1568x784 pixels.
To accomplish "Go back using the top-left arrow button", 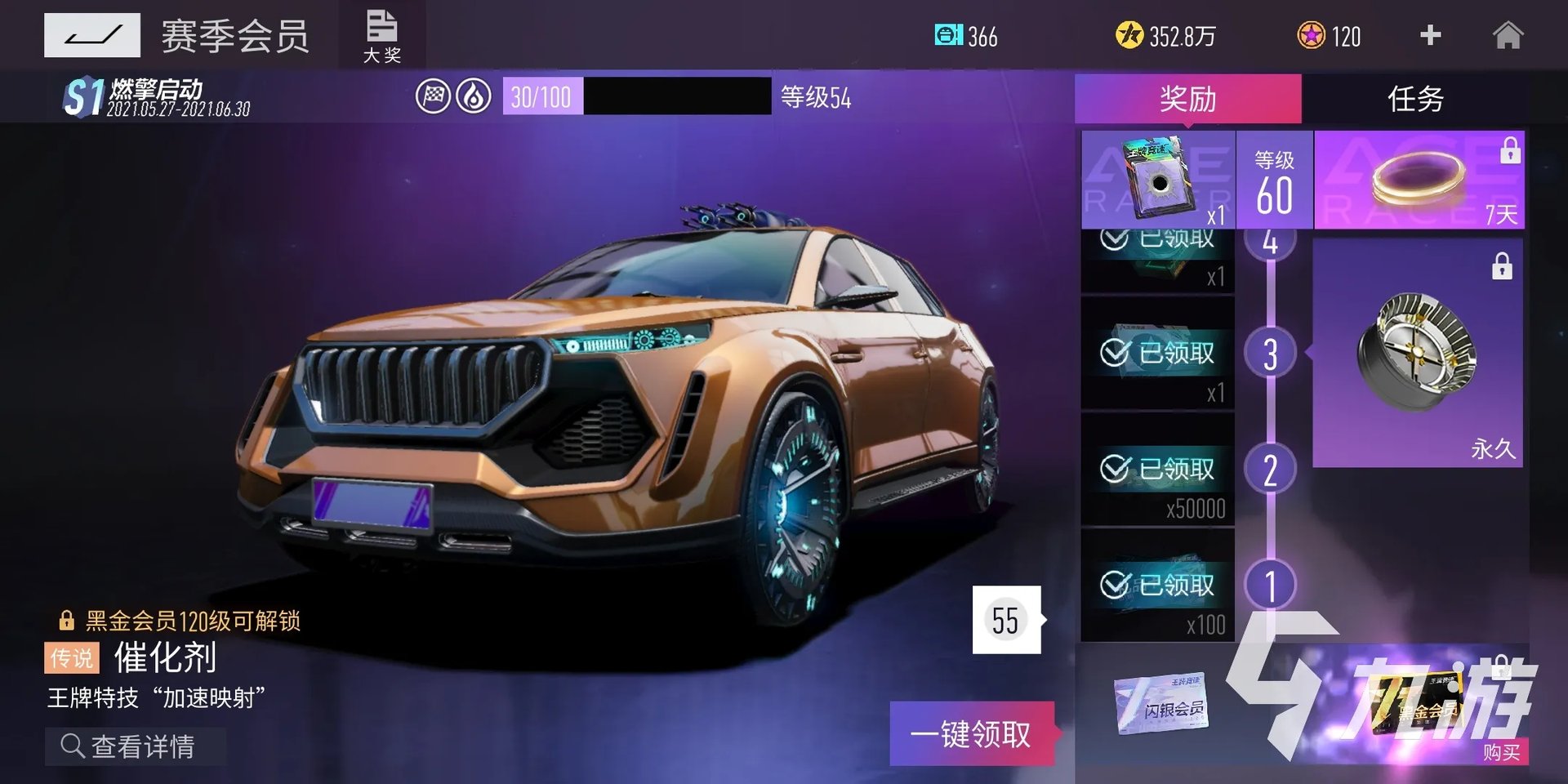I will tap(91, 35).
